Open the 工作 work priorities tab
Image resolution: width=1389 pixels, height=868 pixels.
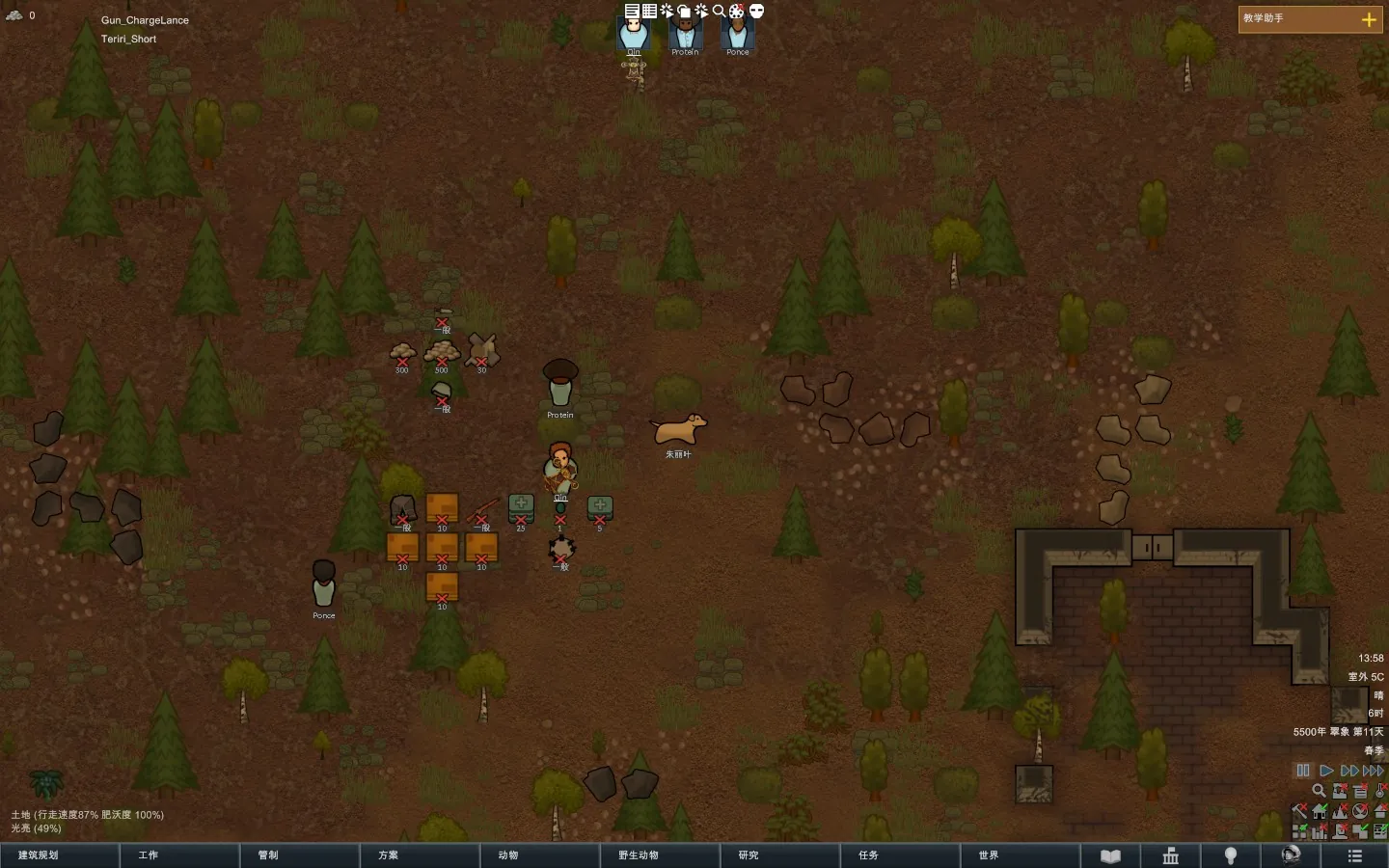point(178,855)
